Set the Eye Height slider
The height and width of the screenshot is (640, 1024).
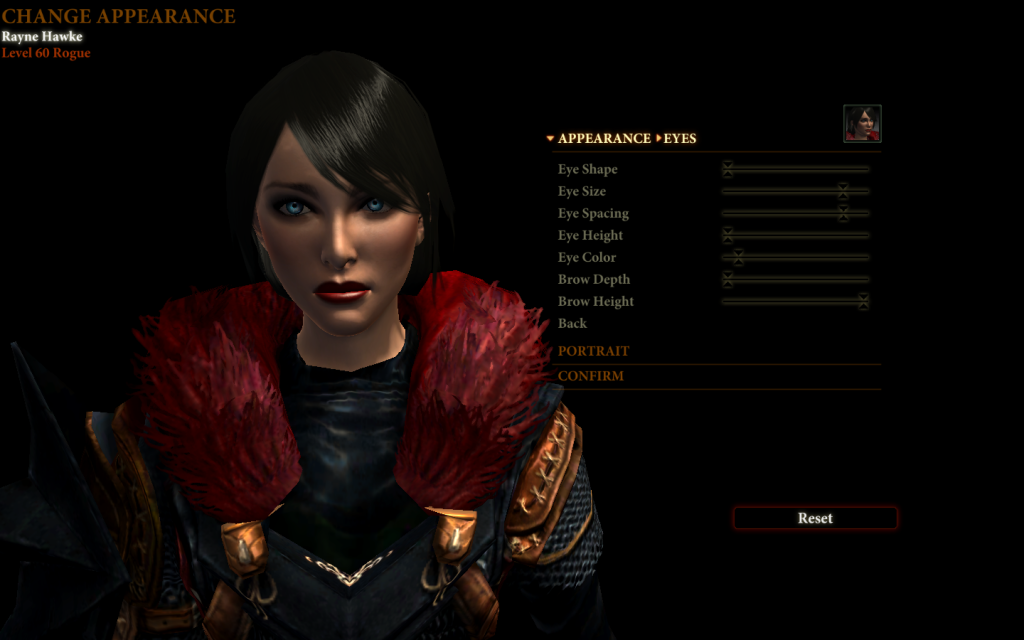(728, 235)
